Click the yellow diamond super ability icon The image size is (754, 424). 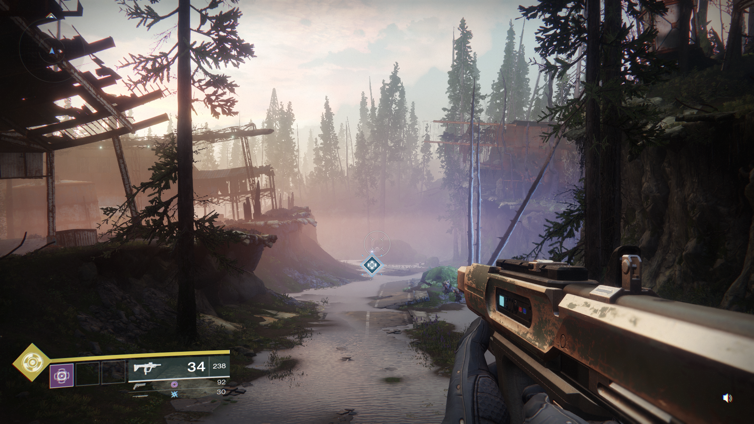(31, 361)
